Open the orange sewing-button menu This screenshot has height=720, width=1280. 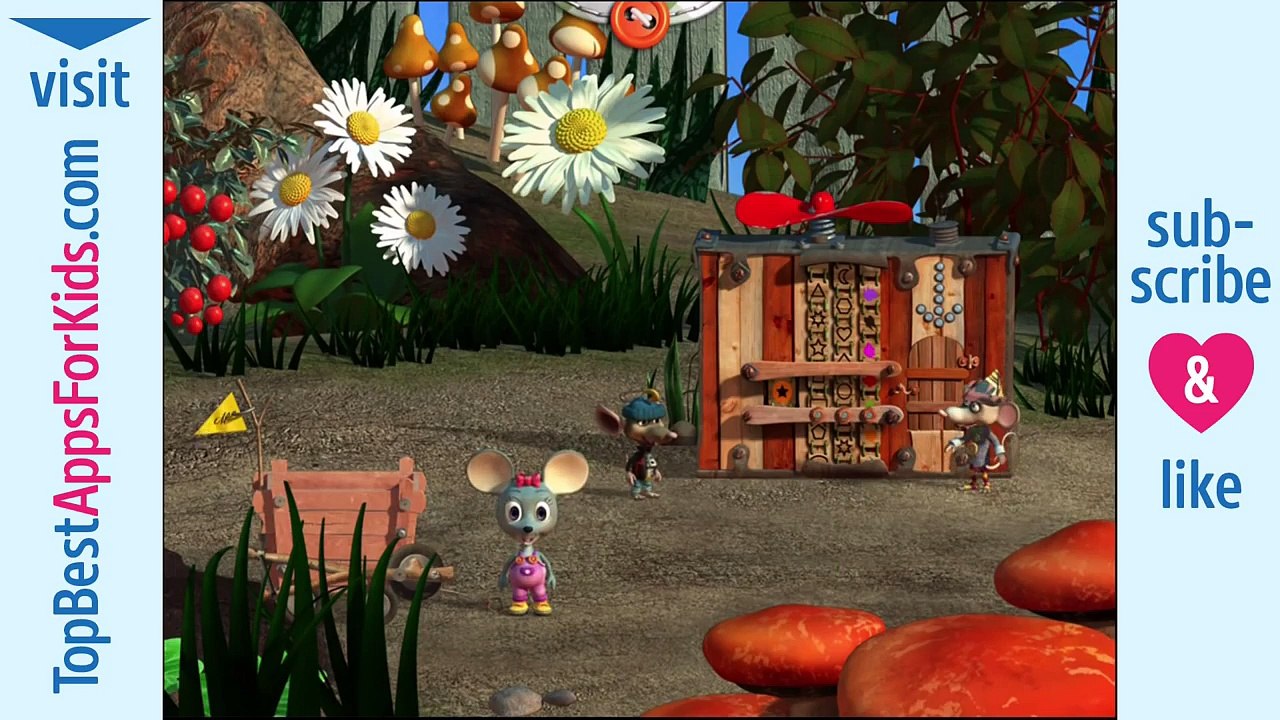[638, 21]
